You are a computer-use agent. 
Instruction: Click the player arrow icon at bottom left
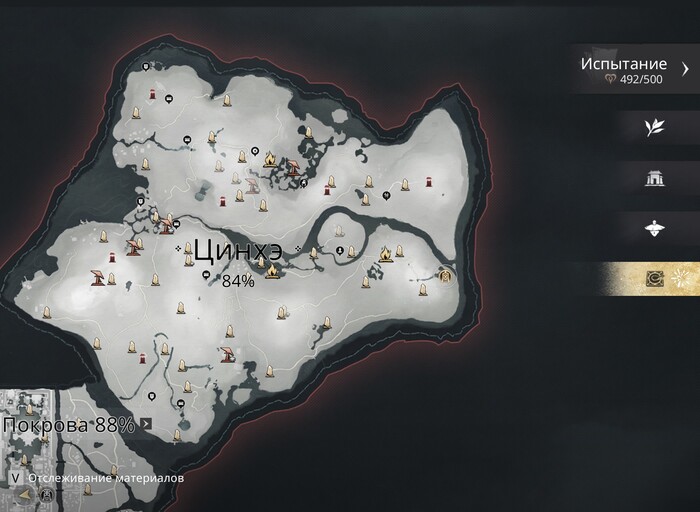click(24, 495)
